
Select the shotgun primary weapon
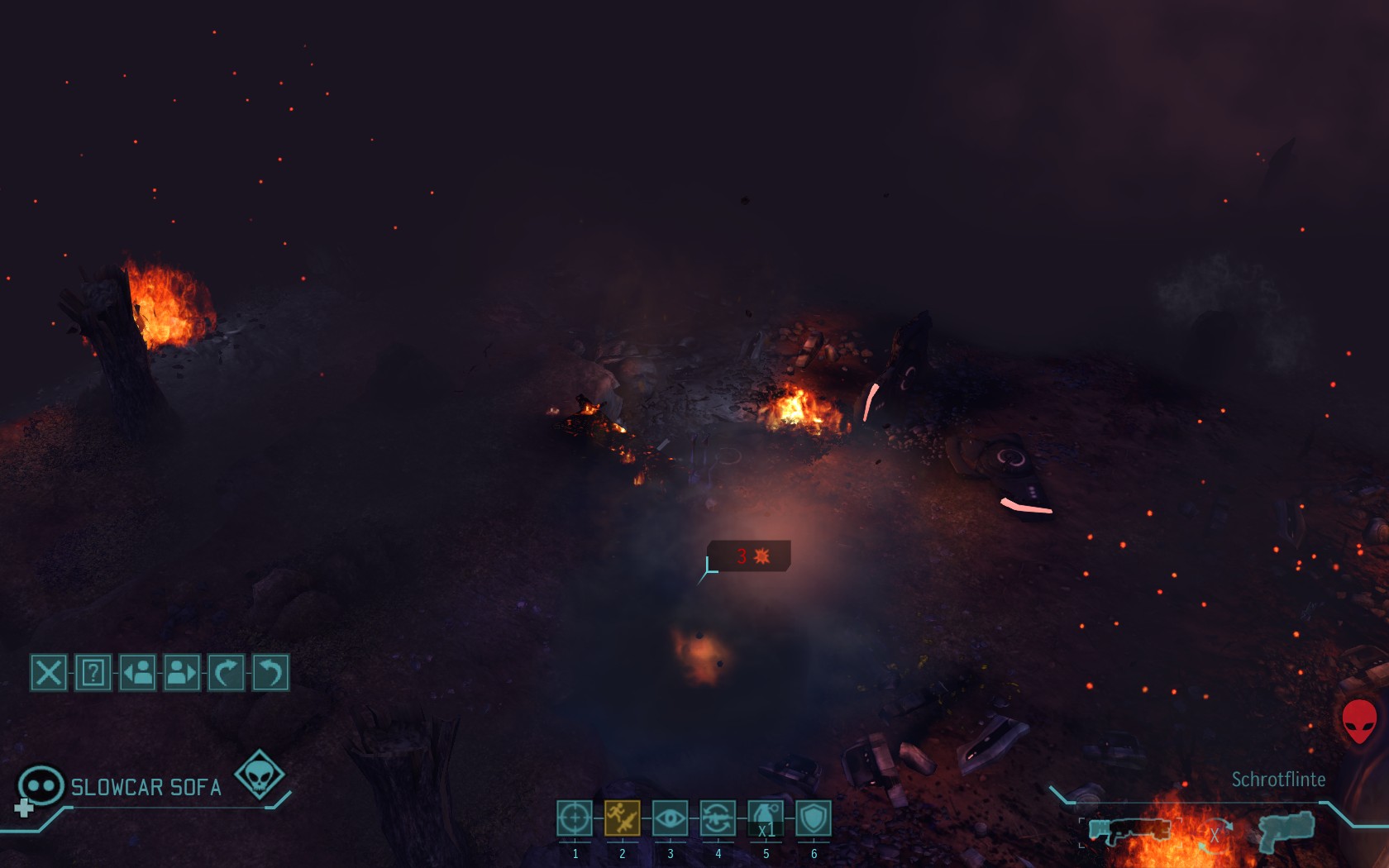tap(1128, 830)
